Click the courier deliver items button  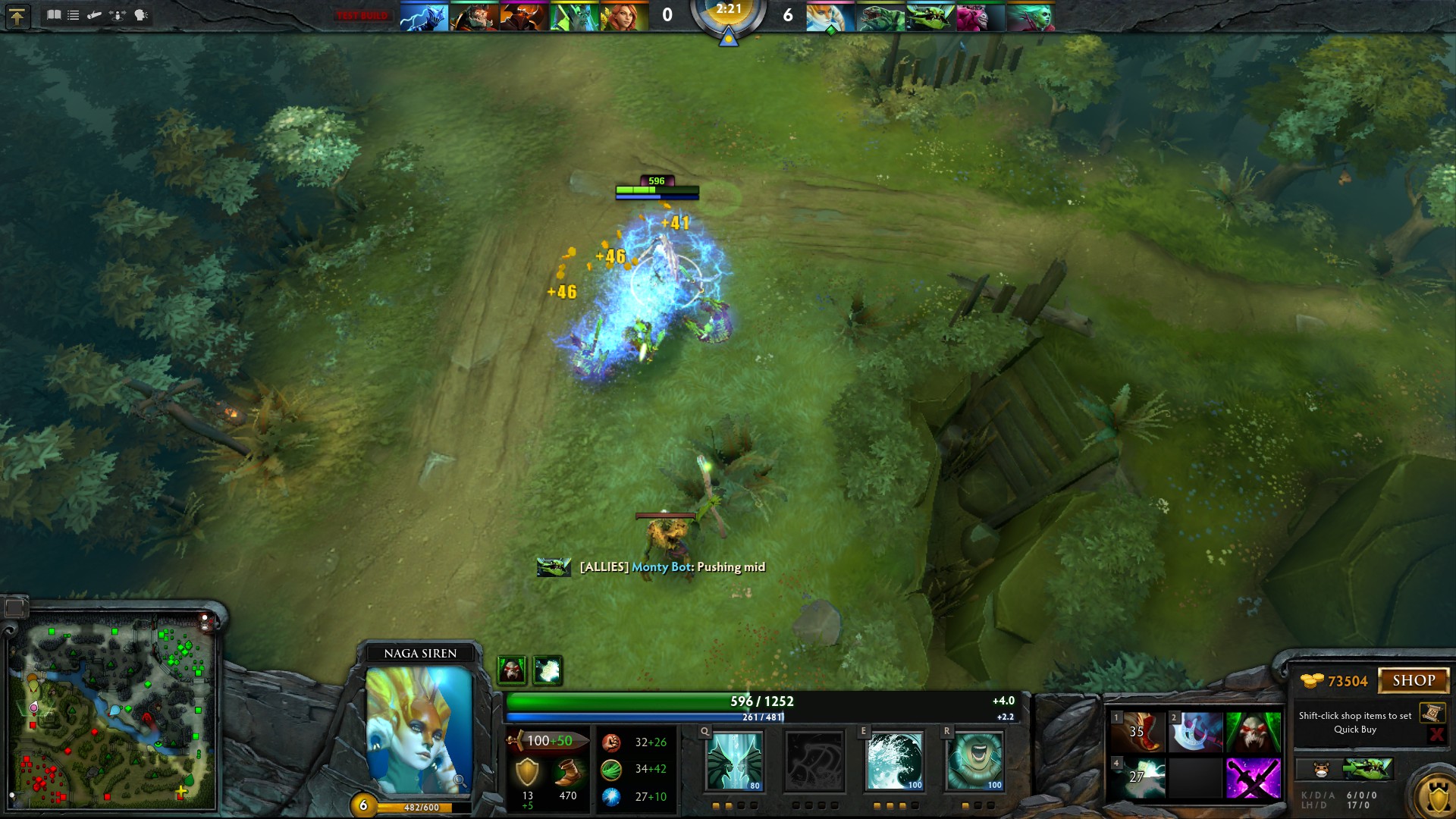1367,770
